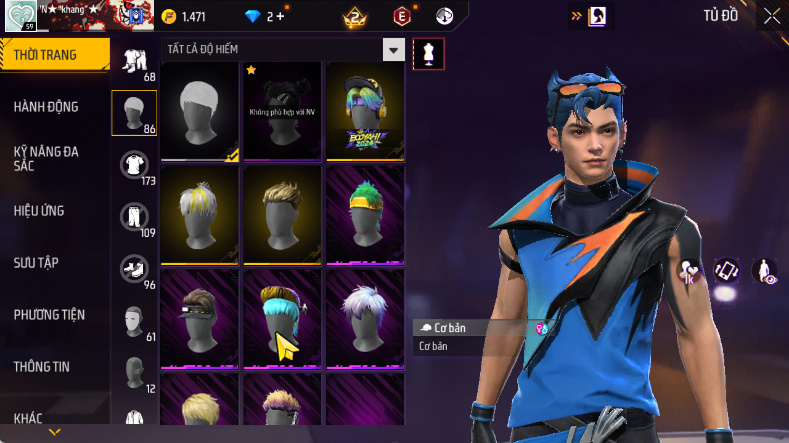Image resolution: width=789 pixels, height=443 pixels.
Task: Toggle the mannequin preview icon beside the dropdown
Action: click(x=429, y=54)
